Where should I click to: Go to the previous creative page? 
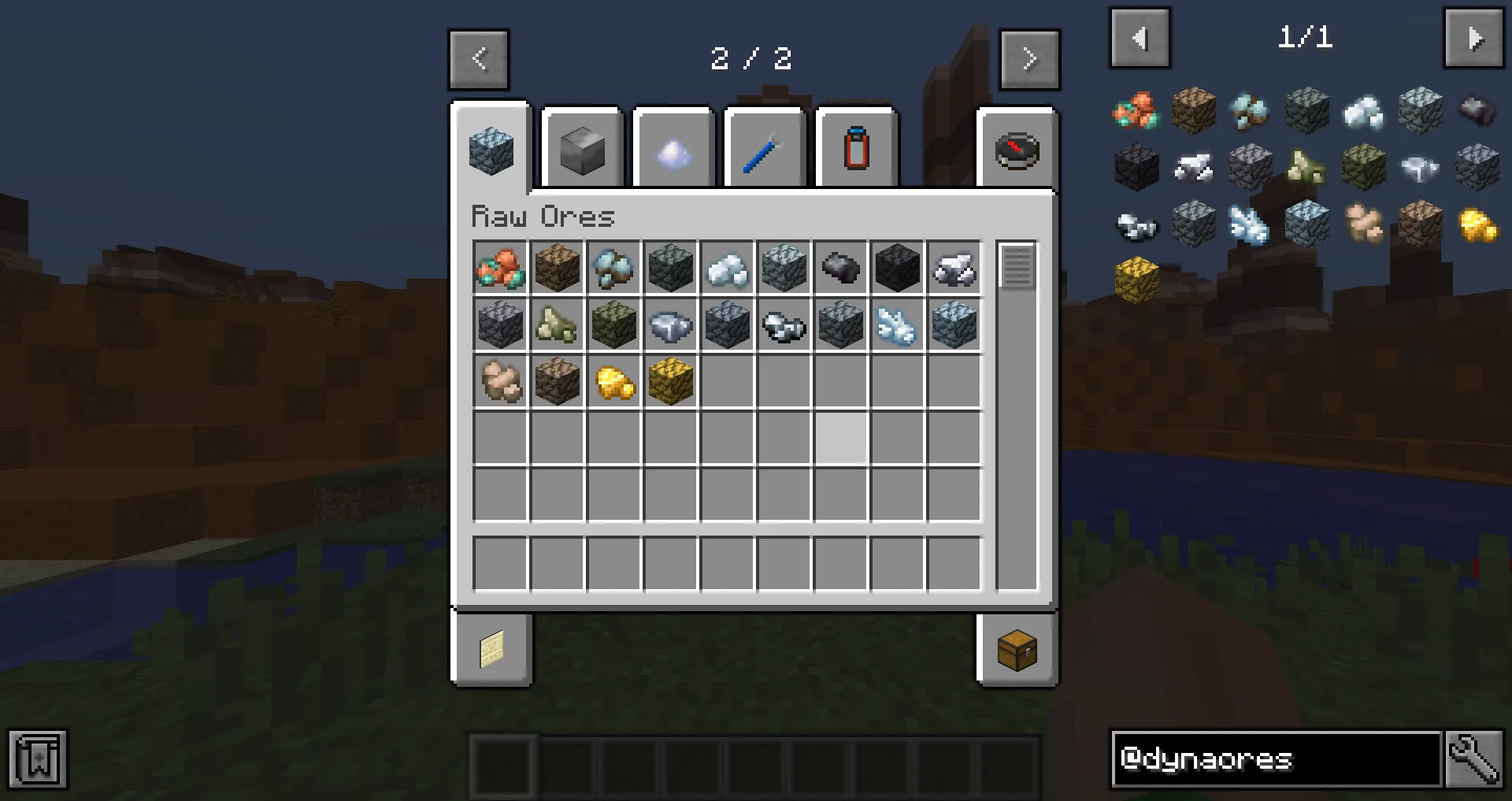pos(479,59)
